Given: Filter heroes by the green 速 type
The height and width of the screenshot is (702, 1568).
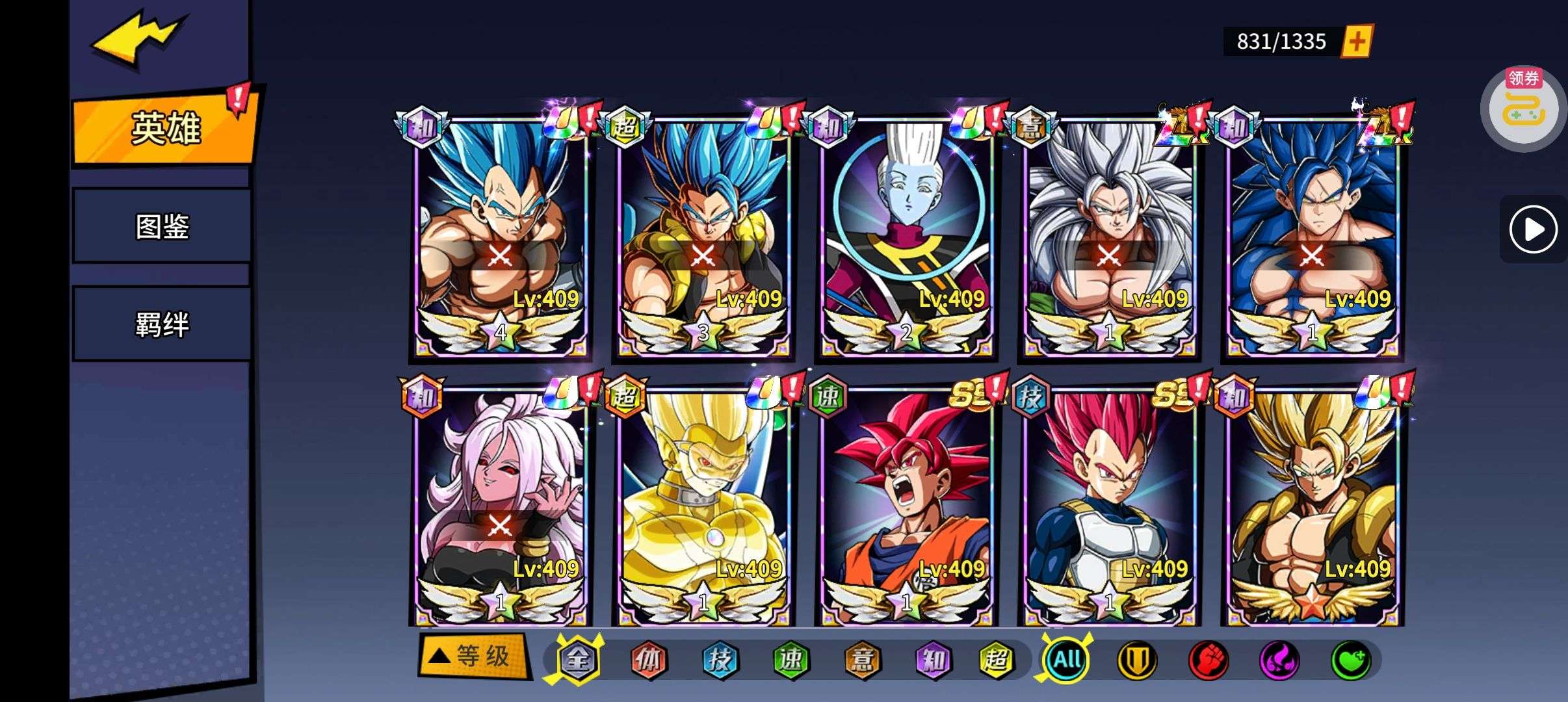Looking at the screenshot, I should tap(791, 660).
